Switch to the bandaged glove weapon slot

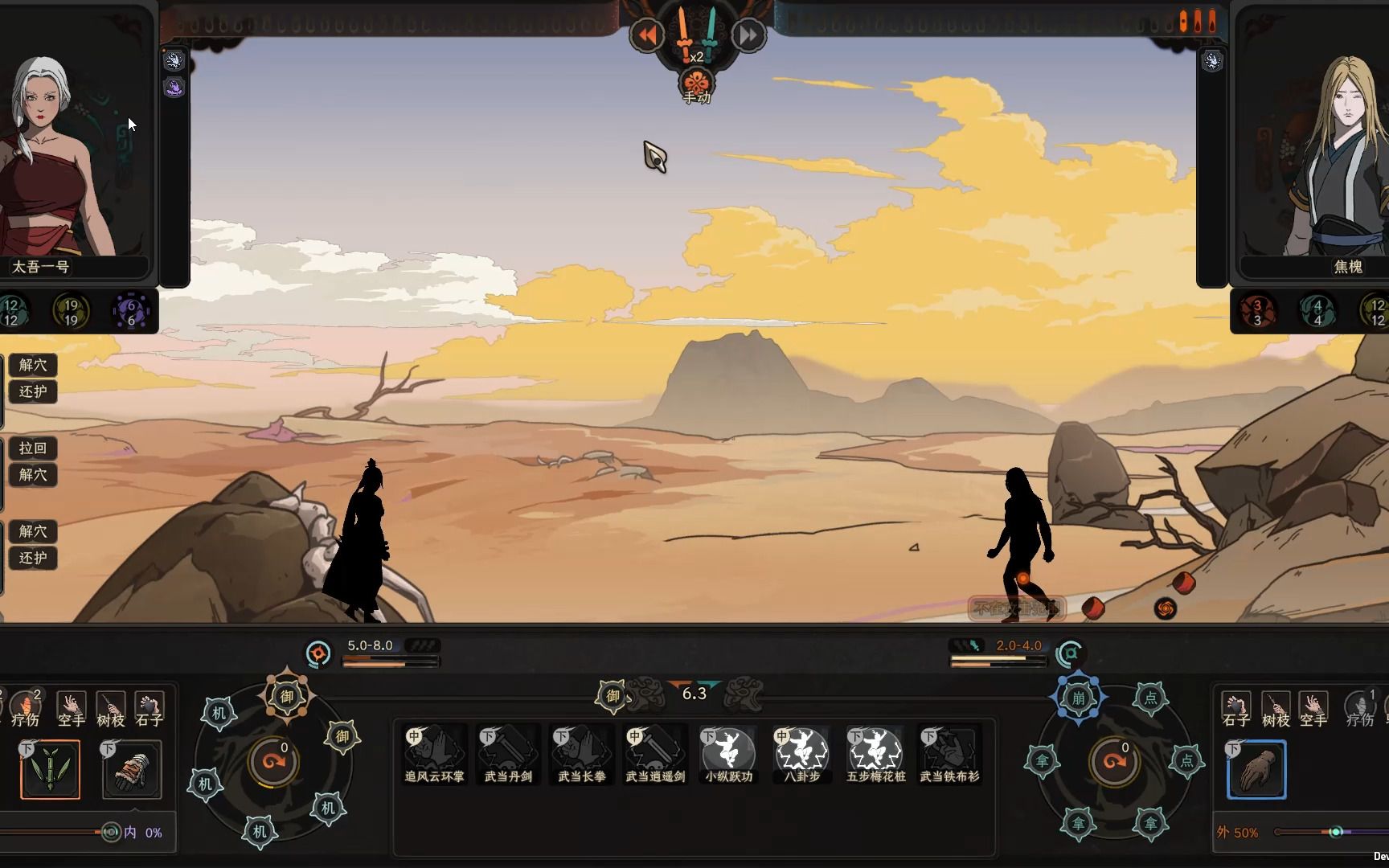[x=132, y=769]
